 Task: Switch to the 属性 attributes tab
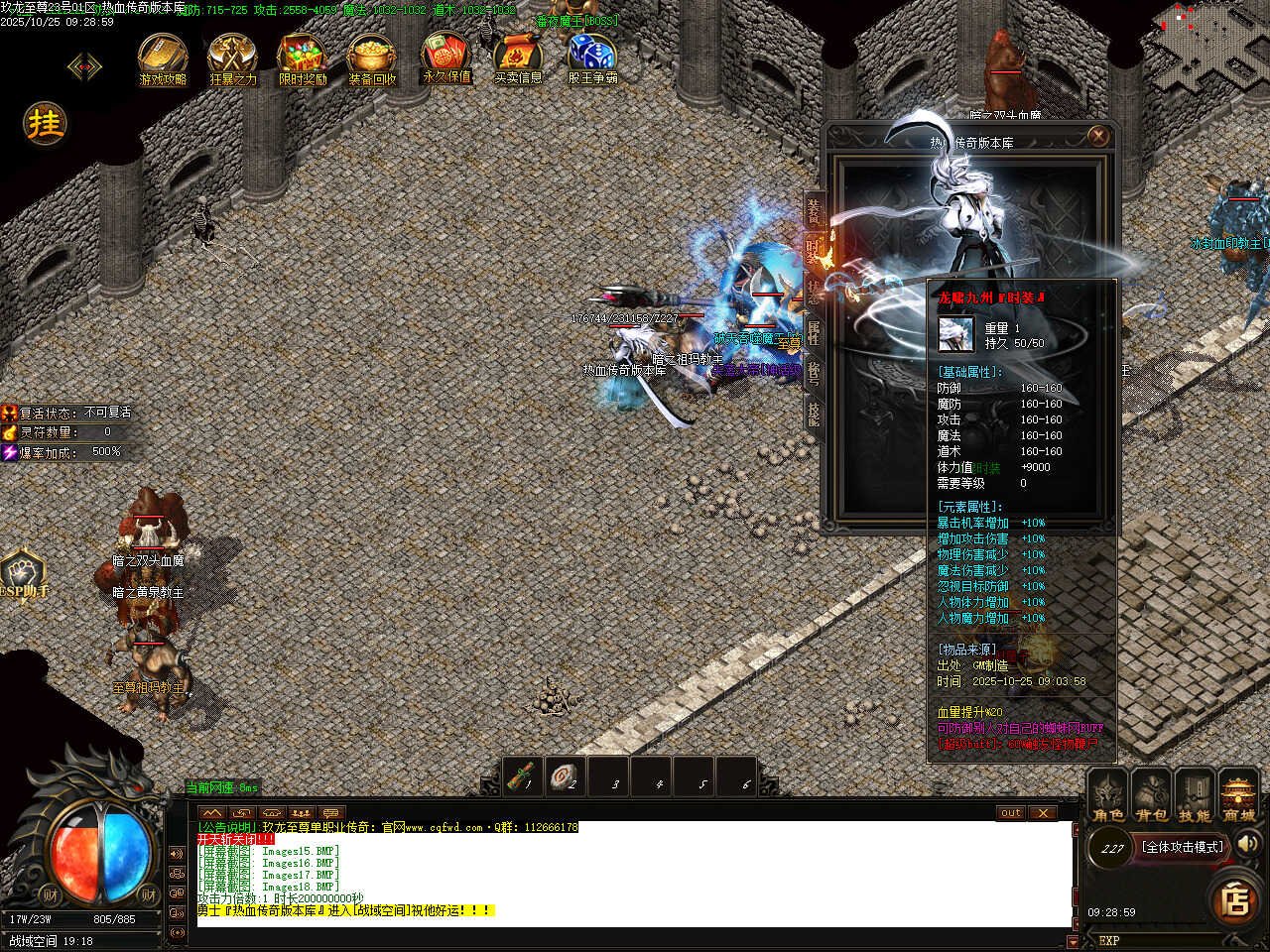[814, 332]
